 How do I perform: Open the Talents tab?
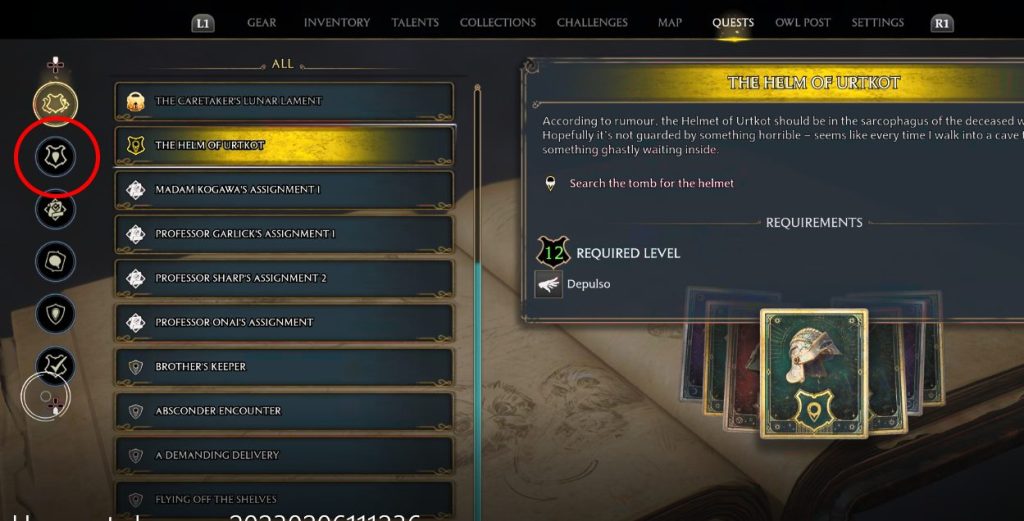[x=415, y=22]
